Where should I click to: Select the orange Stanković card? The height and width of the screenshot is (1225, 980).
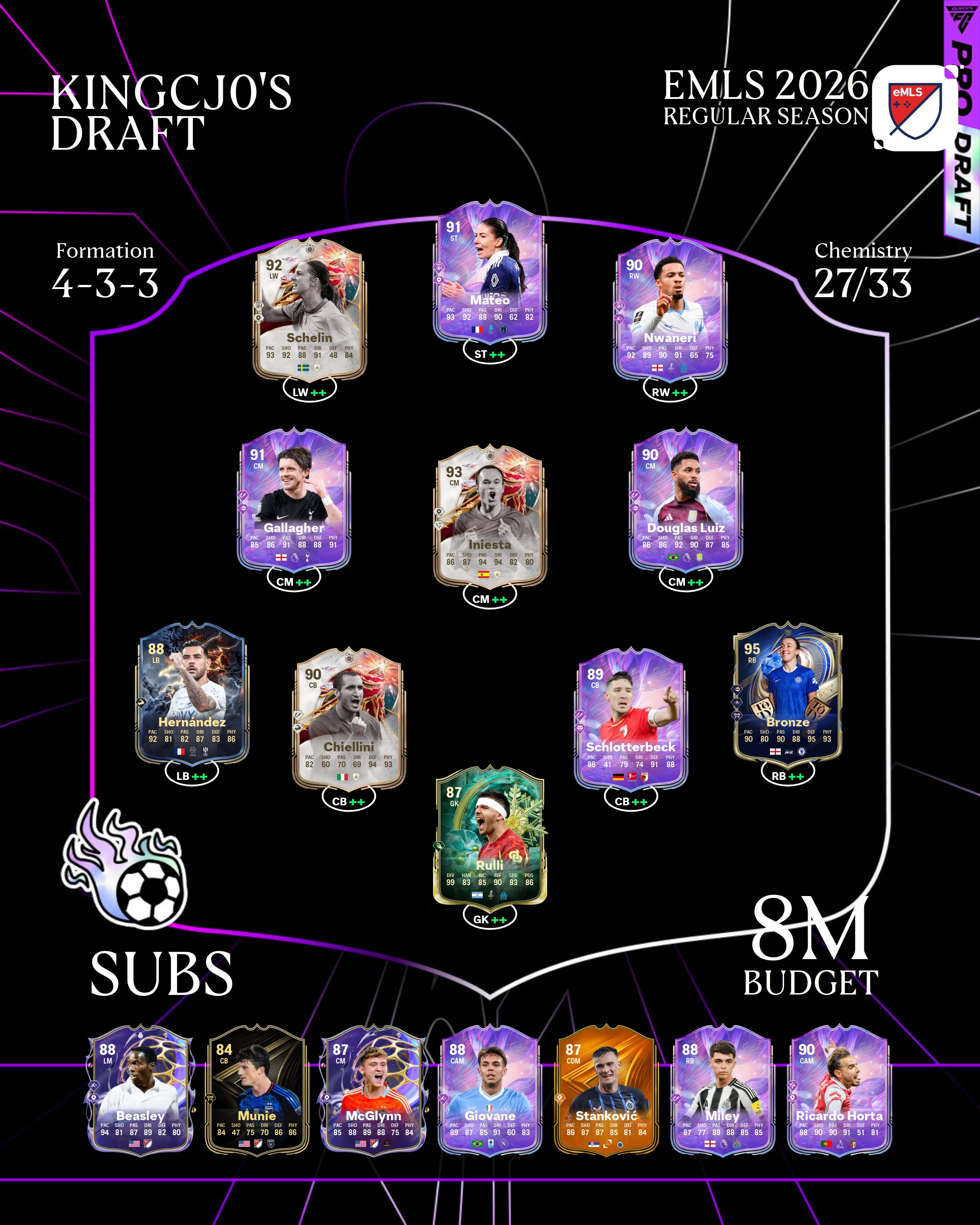[606, 1090]
